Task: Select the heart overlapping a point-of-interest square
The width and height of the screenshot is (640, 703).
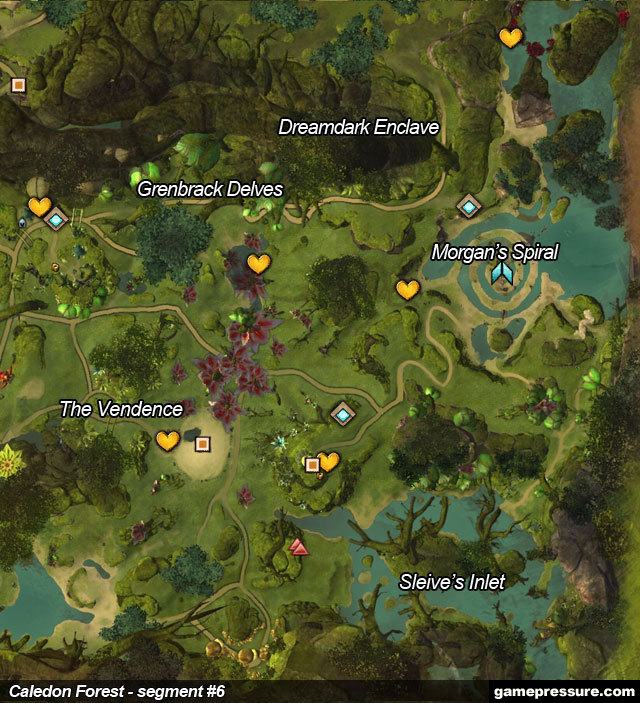Action: pos(328,461)
